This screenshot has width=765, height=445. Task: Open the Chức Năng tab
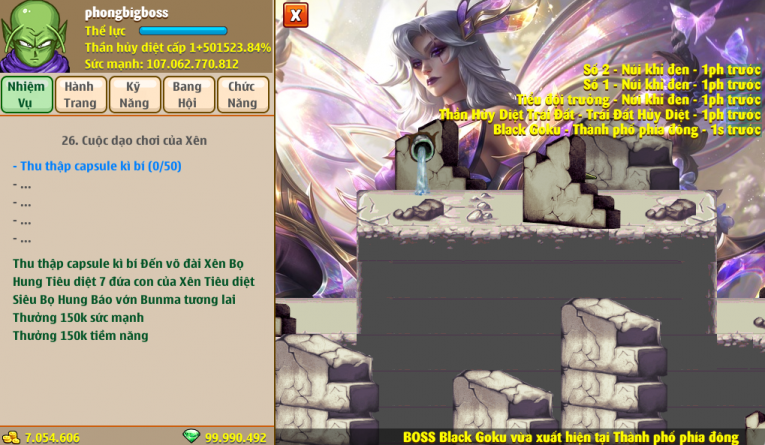(241, 94)
